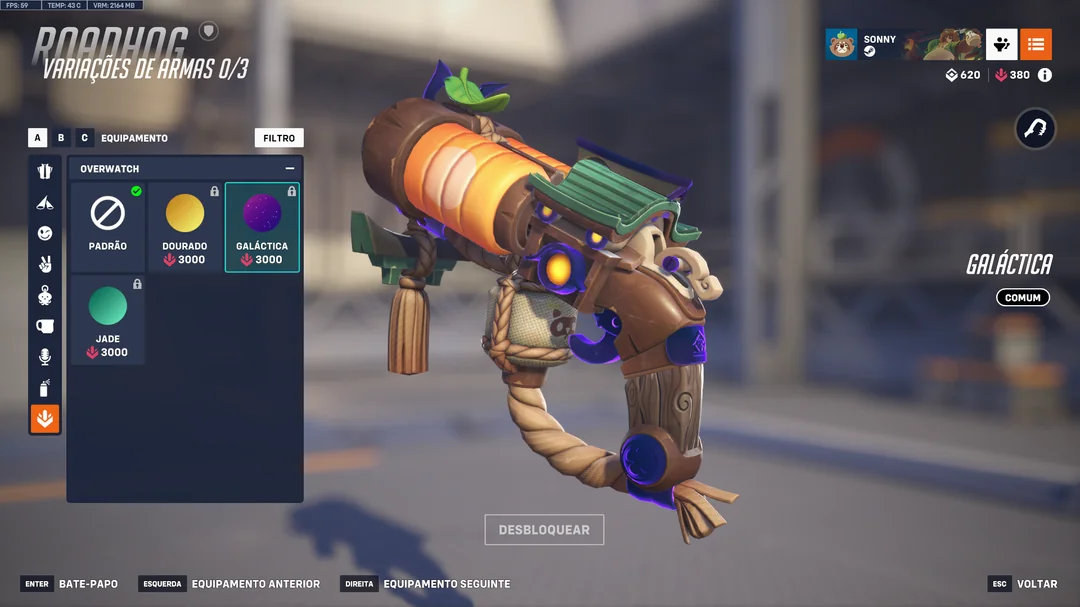Image resolution: width=1080 pixels, height=607 pixels.
Task: Unlock the skin with the Desbloquear button
Action: click(x=544, y=529)
